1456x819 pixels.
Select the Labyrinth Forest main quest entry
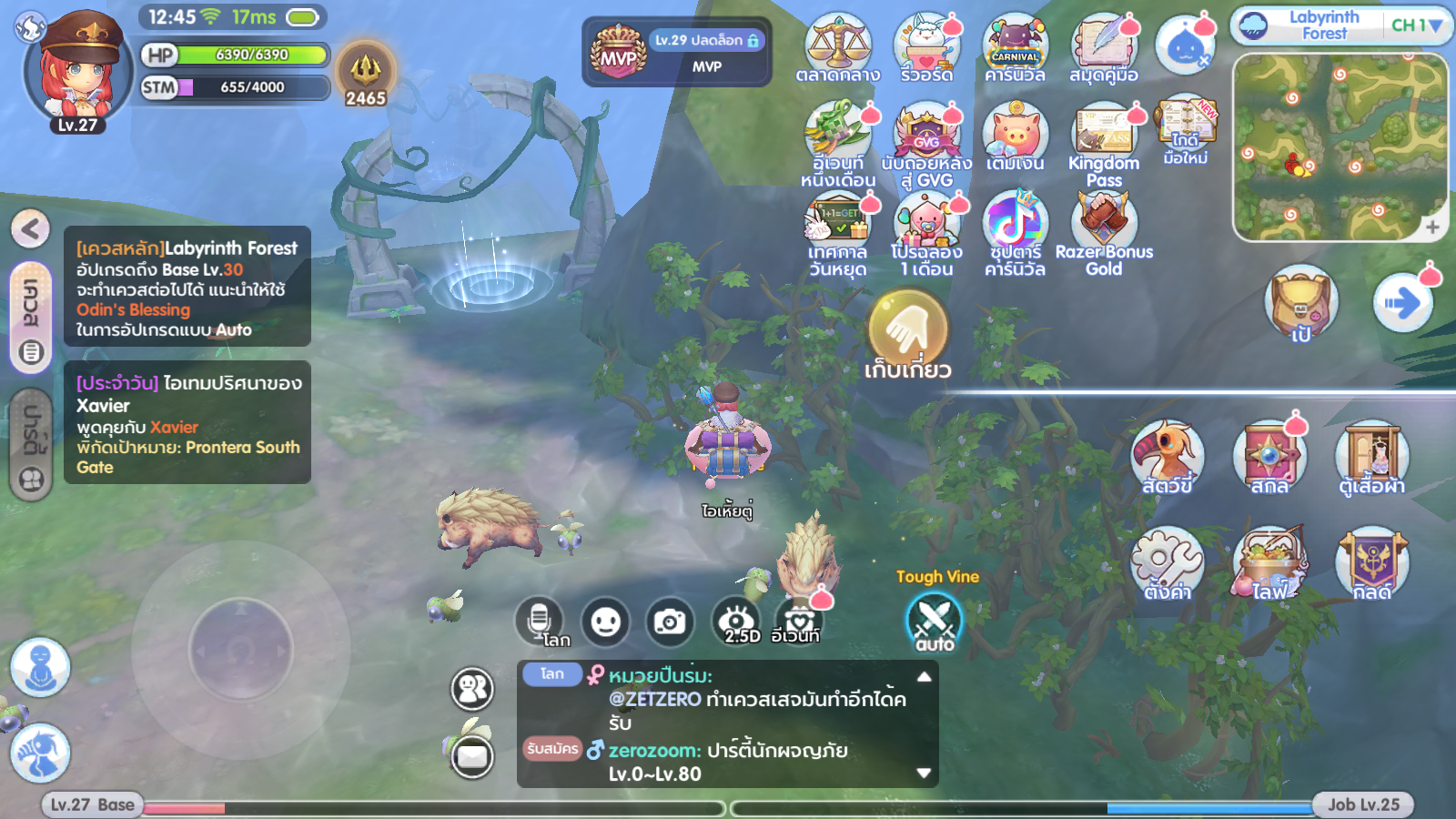pos(187,287)
